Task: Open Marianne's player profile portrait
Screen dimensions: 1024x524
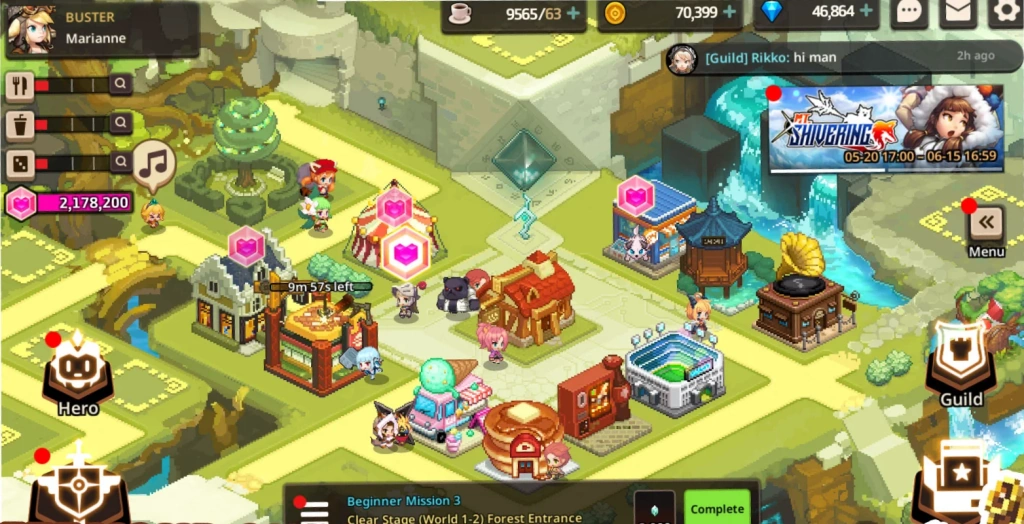Action: tap(31, 30)
